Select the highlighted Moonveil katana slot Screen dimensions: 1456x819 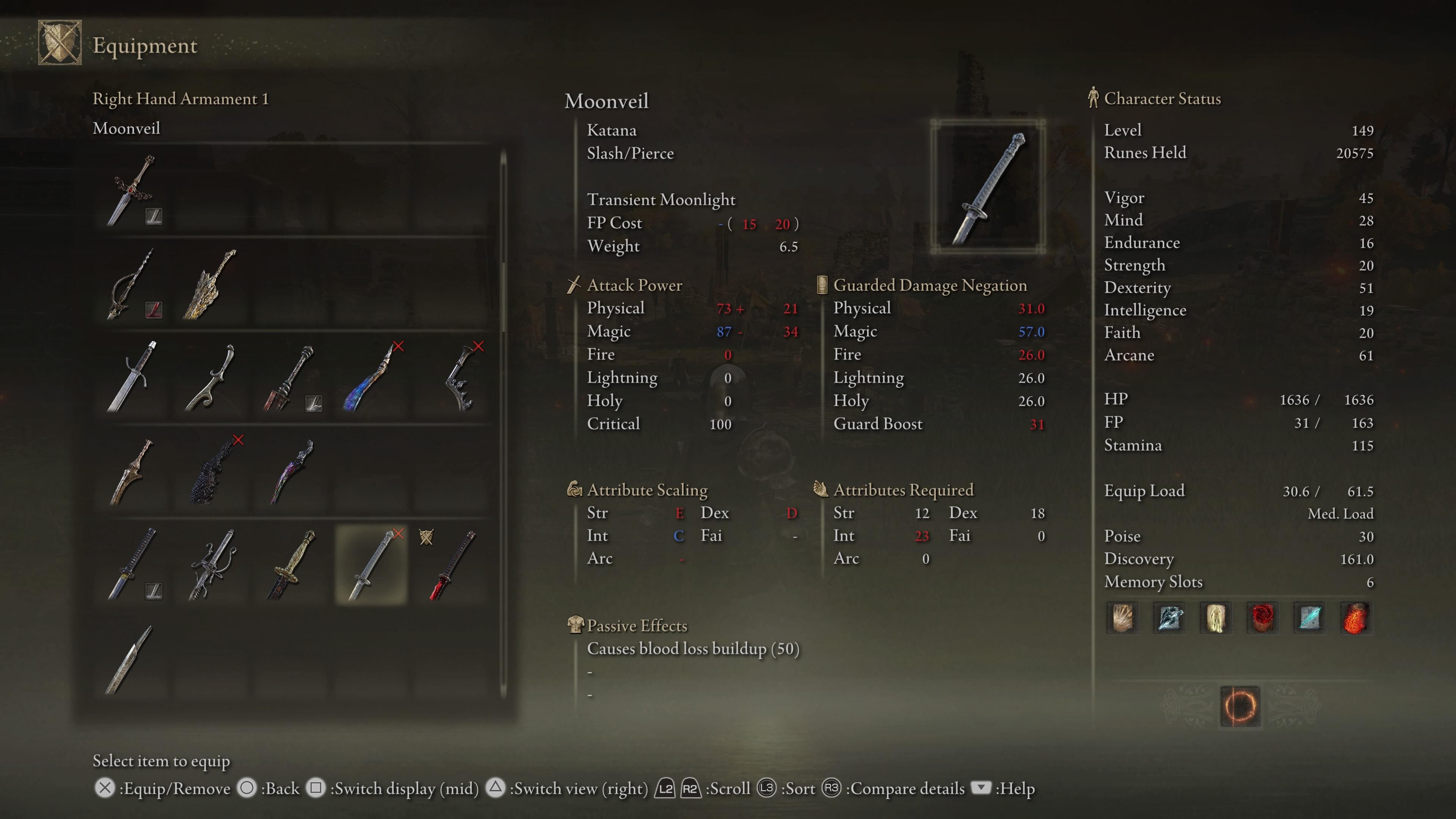371,565
